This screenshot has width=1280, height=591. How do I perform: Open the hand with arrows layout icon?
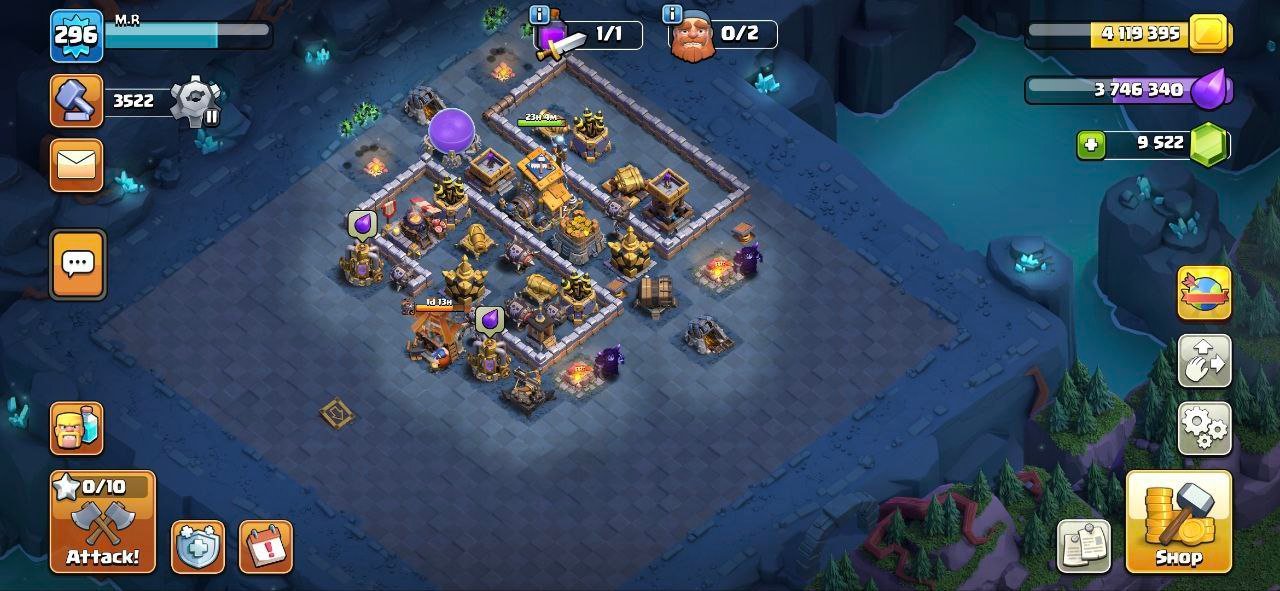(1204, 361)
